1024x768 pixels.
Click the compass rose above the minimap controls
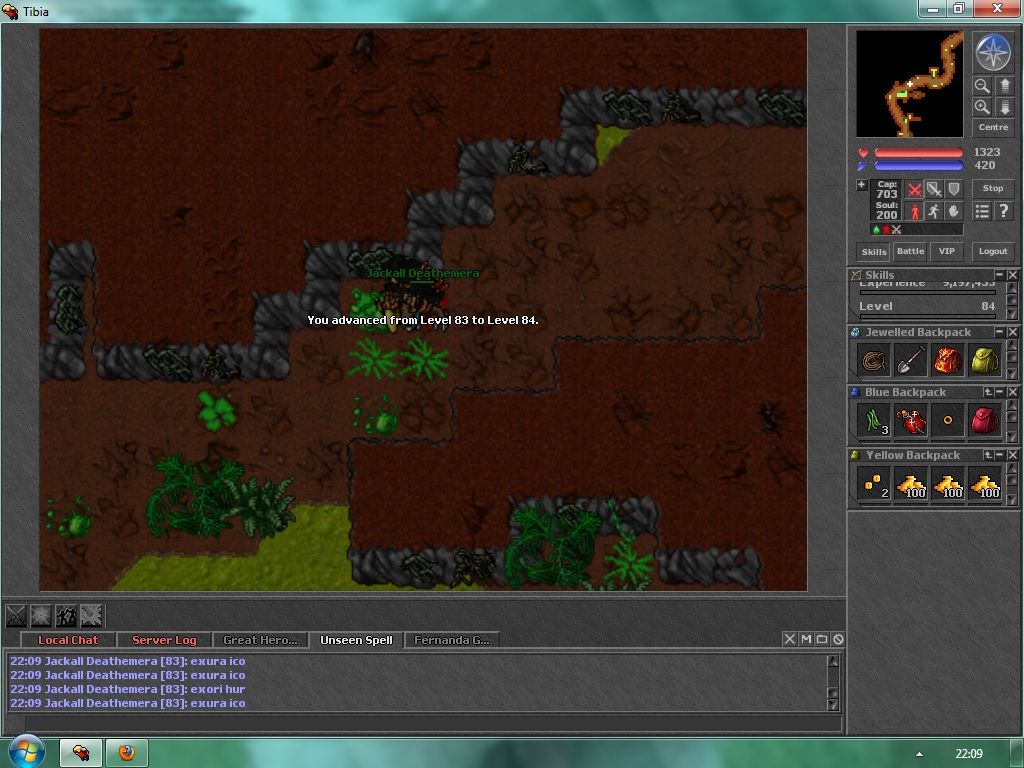(993, 53)
